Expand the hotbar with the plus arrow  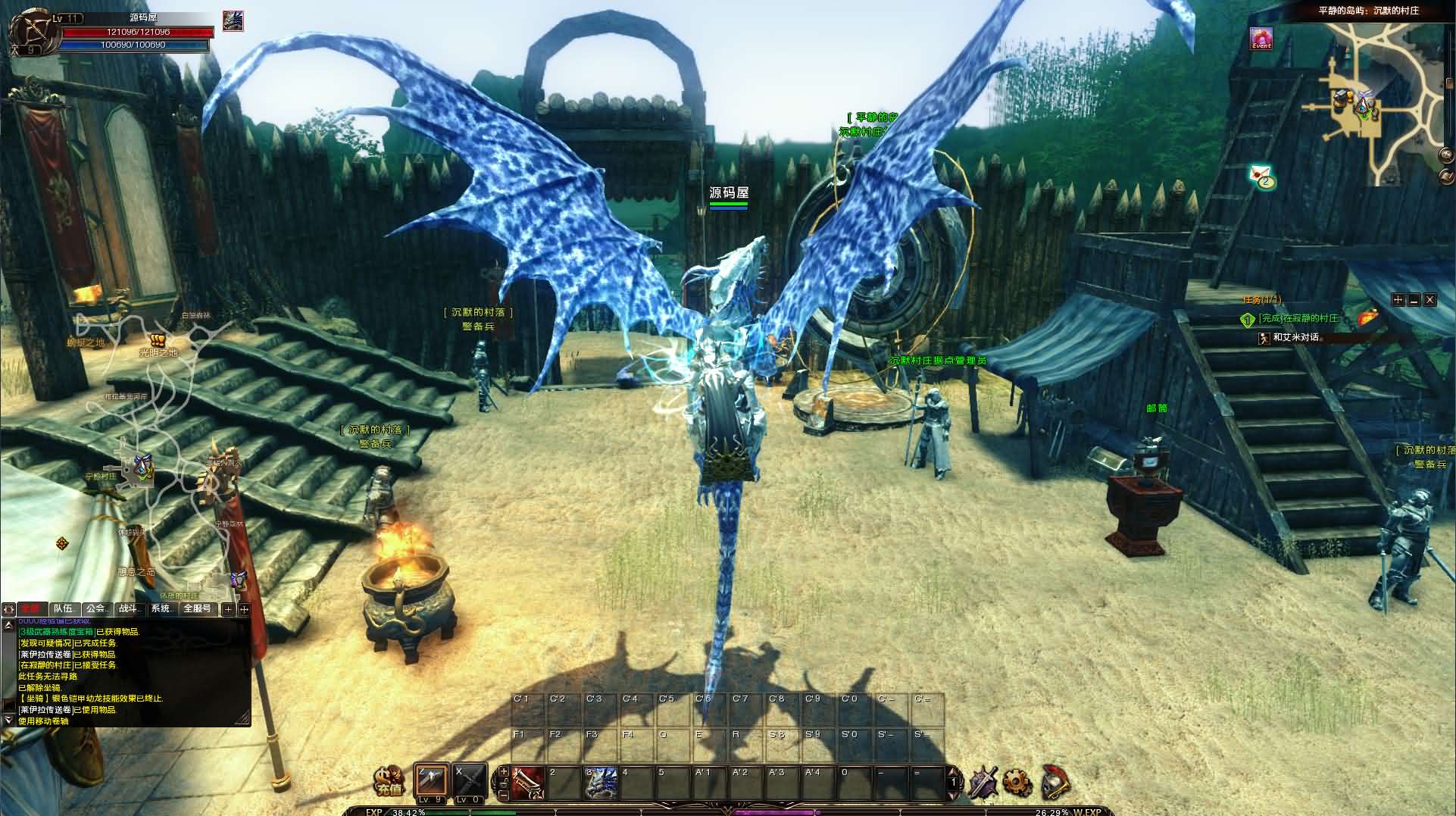(x=503, y=771)
